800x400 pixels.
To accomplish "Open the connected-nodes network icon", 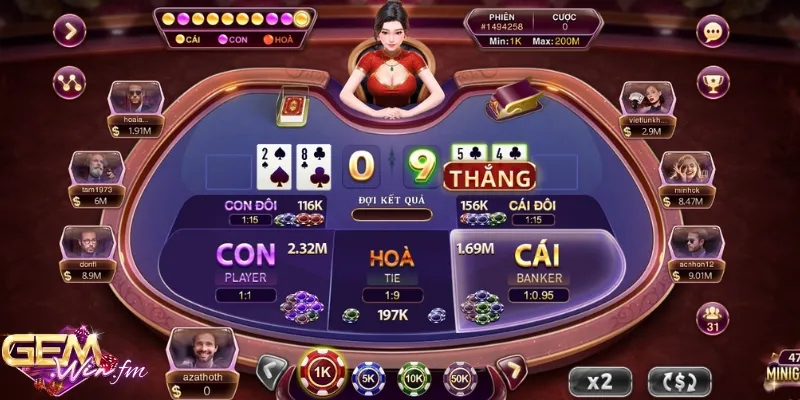I will click(x=70, y=82).
